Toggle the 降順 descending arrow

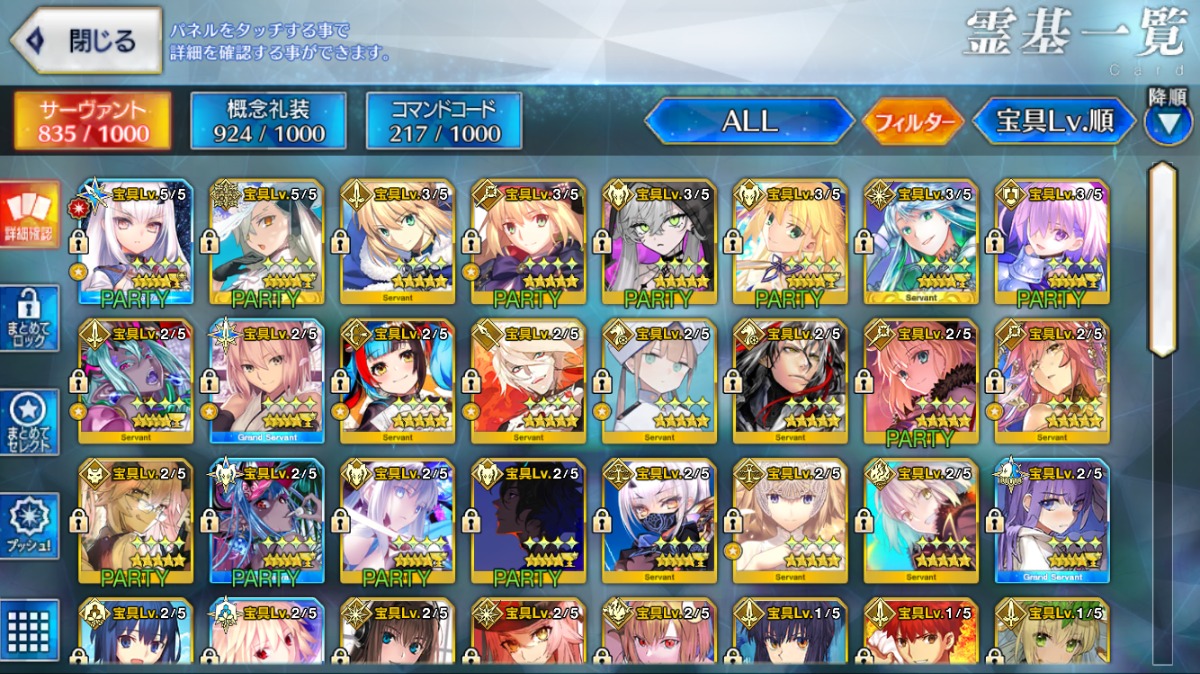(x=1167, y=122)
